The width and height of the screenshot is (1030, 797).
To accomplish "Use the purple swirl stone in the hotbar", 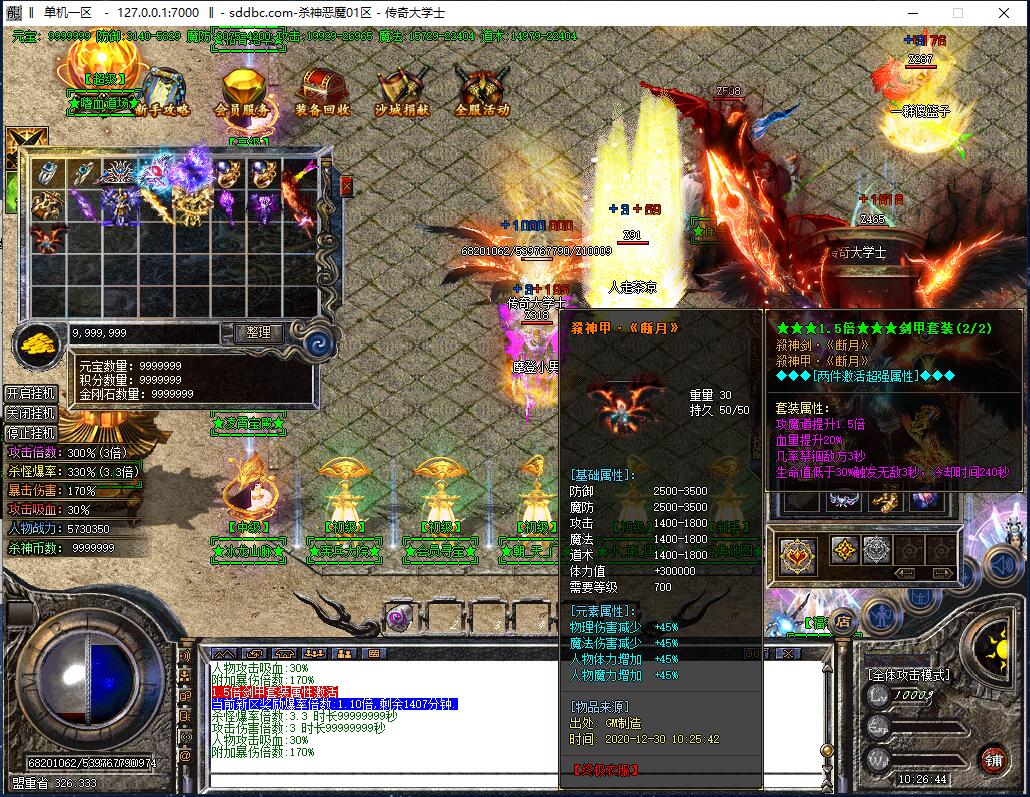I will pyautogui.click(x=398, y=616).
